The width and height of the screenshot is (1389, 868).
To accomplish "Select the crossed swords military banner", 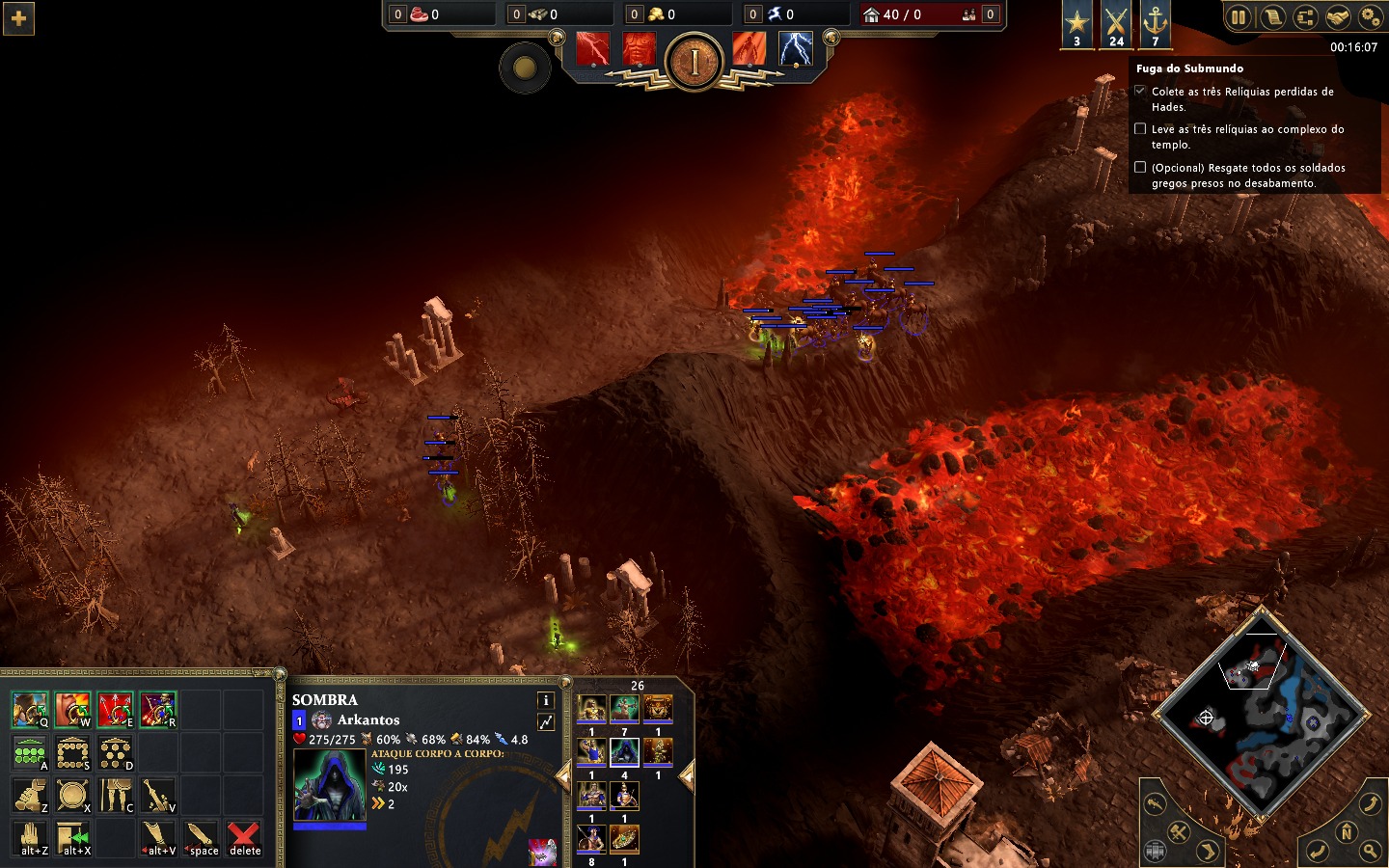I will click(x=1116, y=23).
